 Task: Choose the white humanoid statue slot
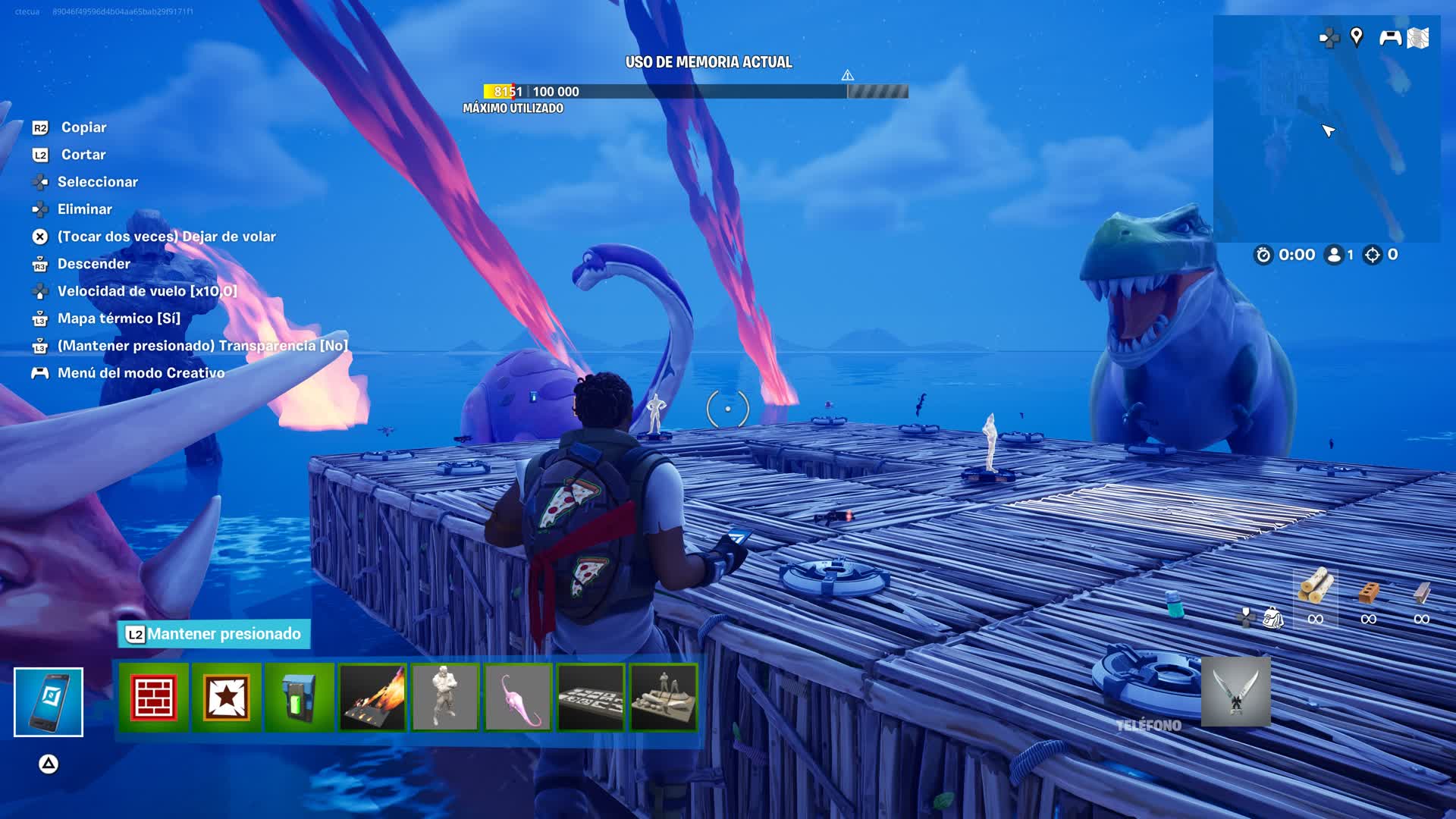445,698
